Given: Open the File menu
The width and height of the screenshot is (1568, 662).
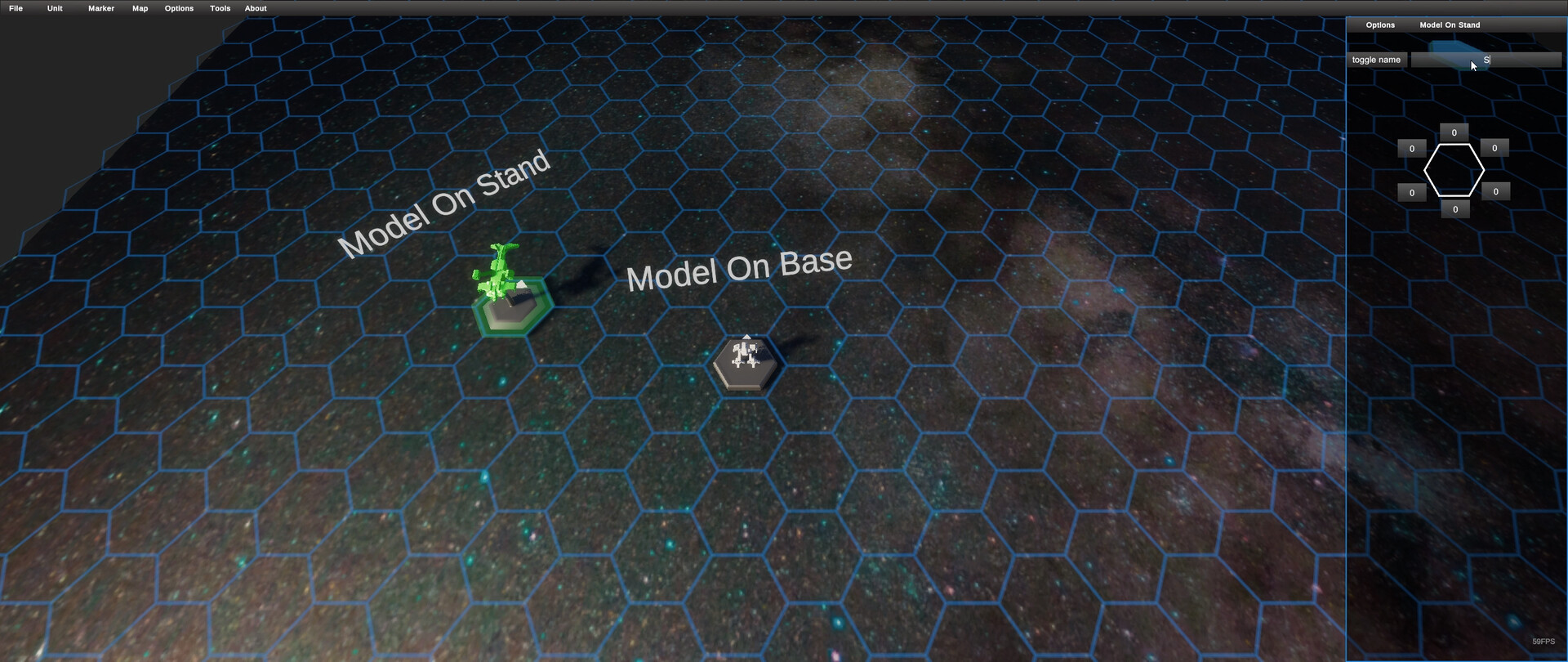Looking at the screenshot, I should 15,8.
